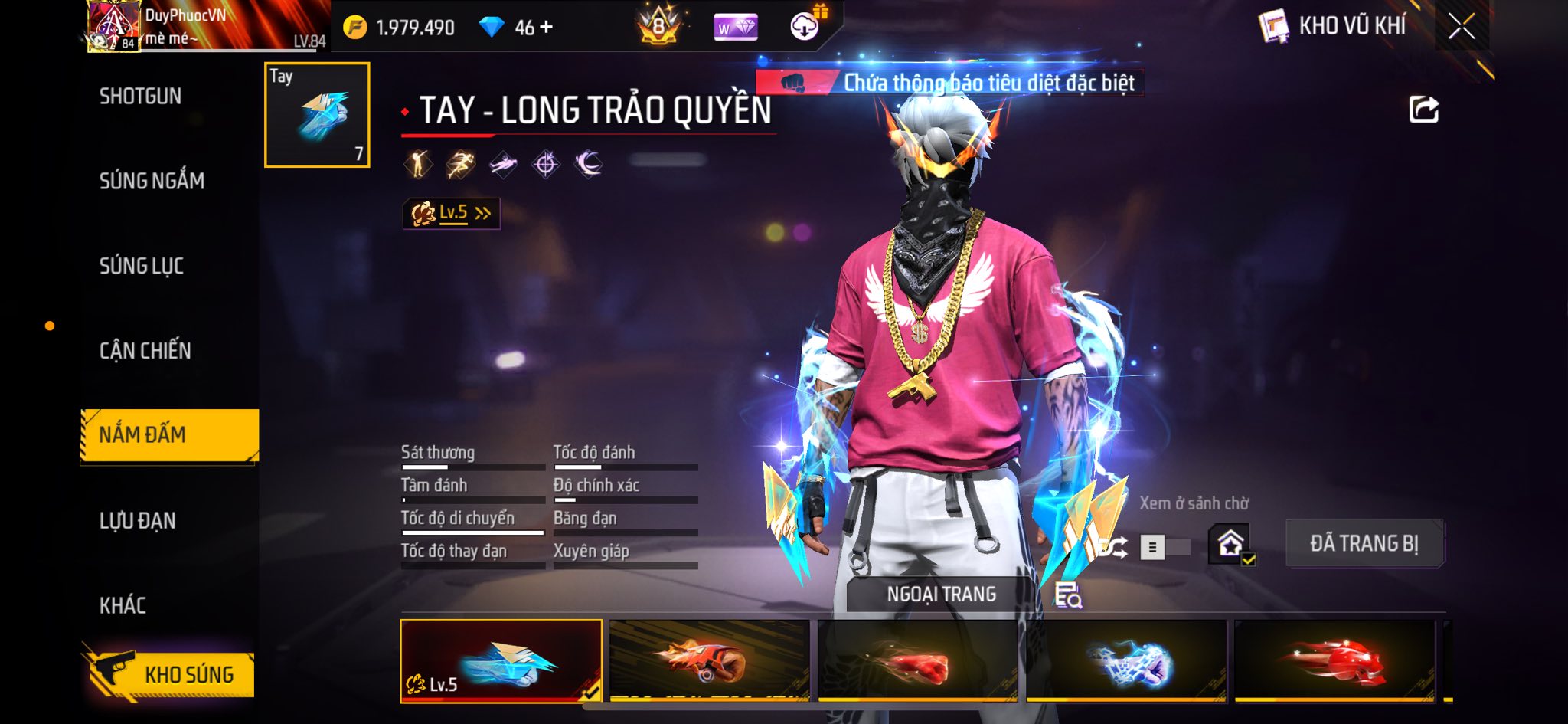Open the SÚNG NGẮM category
This screenshot has height=724, width=1568.
[x=152, y=181]
